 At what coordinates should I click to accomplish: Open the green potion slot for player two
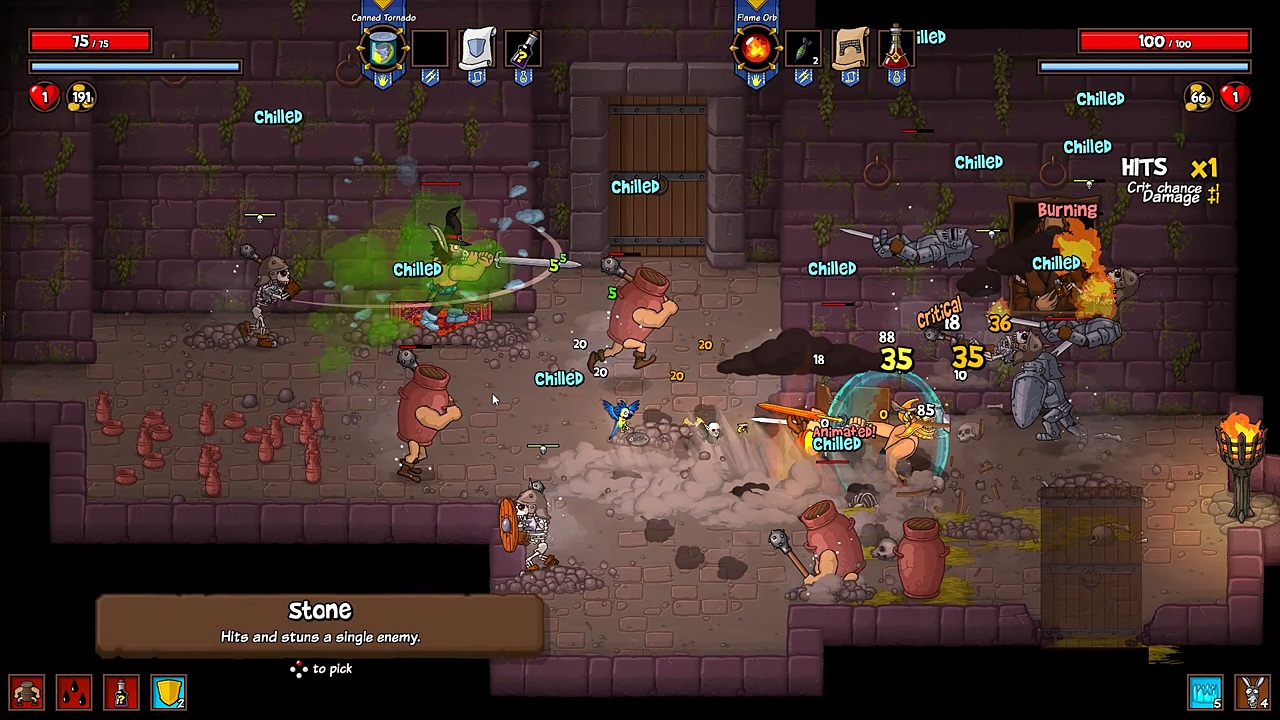(x=895, y=48)
